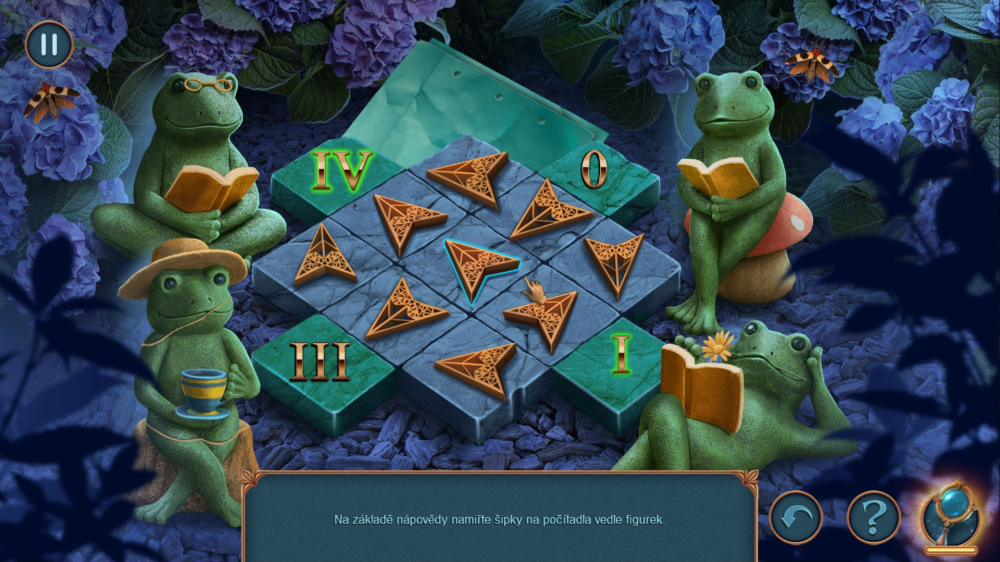Rotate the cyan-outlined arrow tile
Image resolution: width=1000 pixels, height=562 pixels.
478,265
